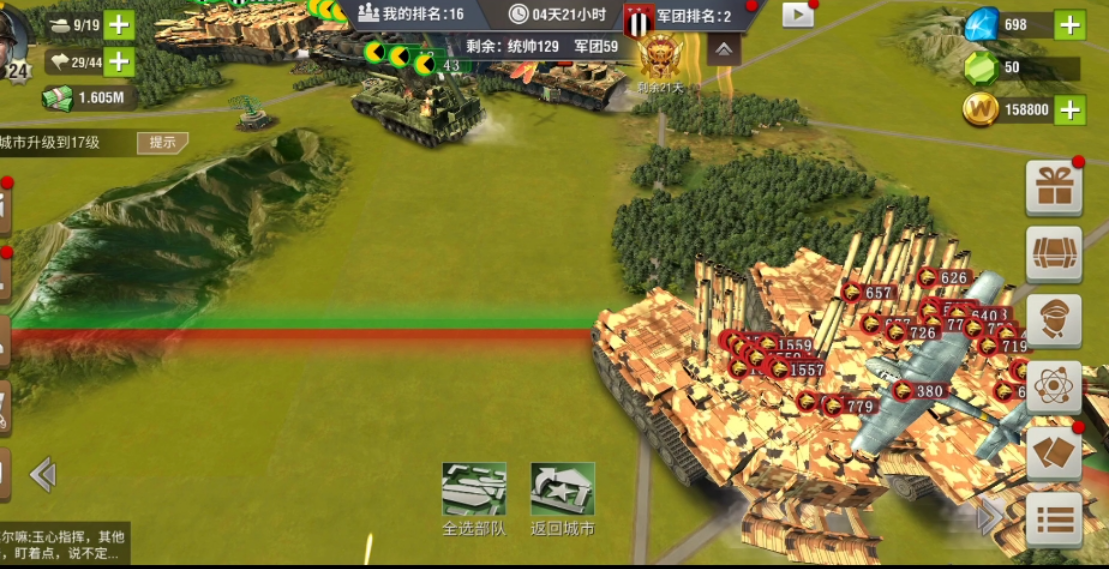
Task: Add more gold W coins
Action: pos(1070,110)
